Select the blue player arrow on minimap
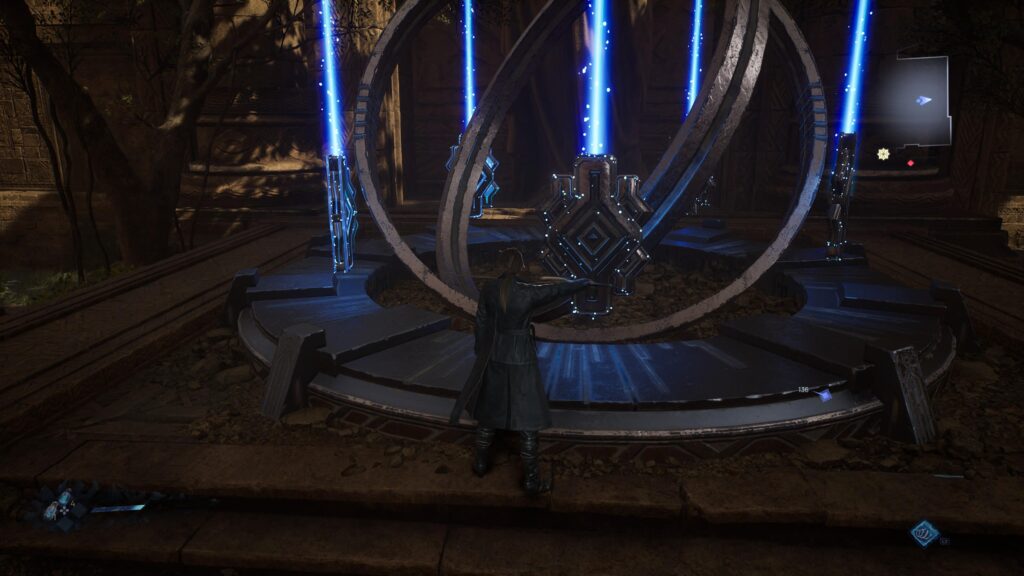This screenshot has height=576, width=1024. tap(924, 100)
